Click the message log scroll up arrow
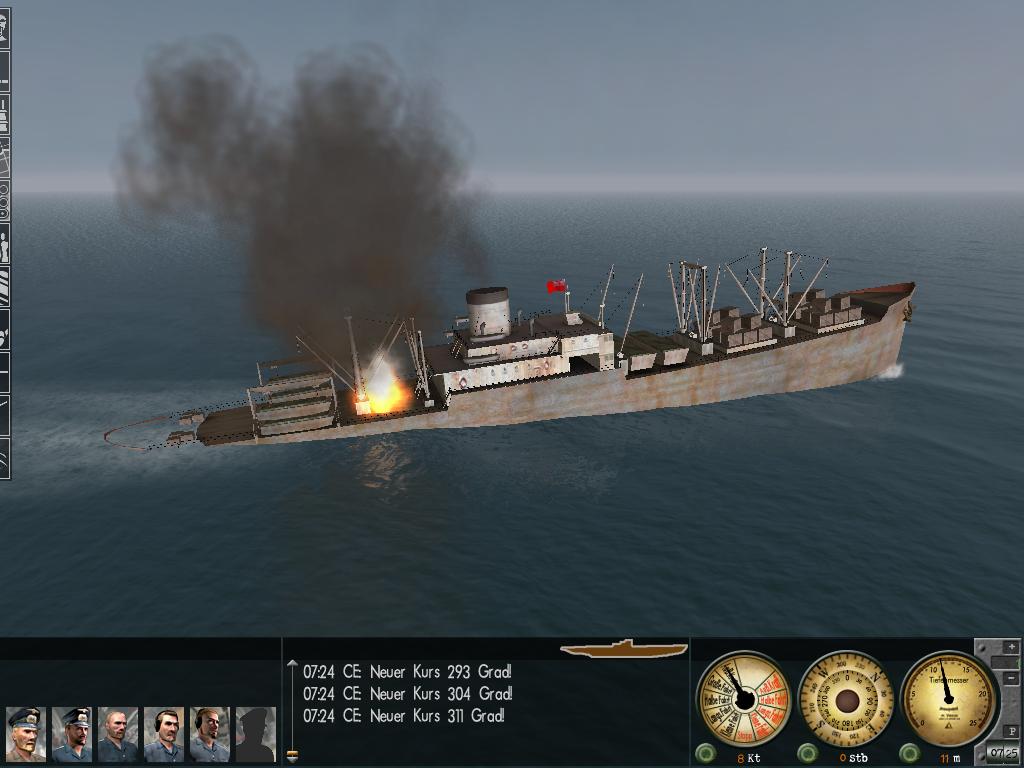 click(x=292, y=663)
